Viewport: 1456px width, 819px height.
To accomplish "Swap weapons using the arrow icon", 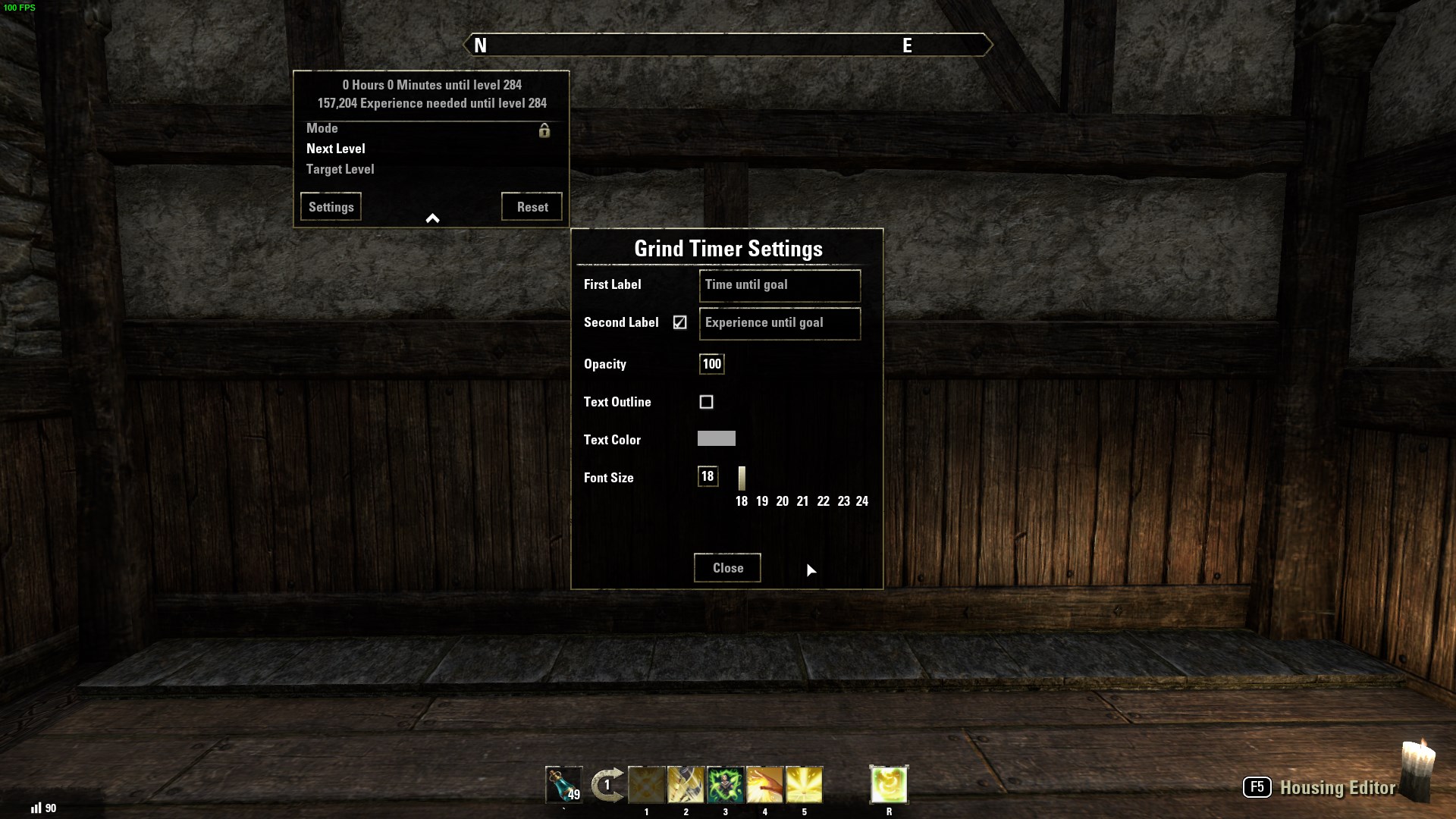I will pyautogui.click(x=607, y=785).
